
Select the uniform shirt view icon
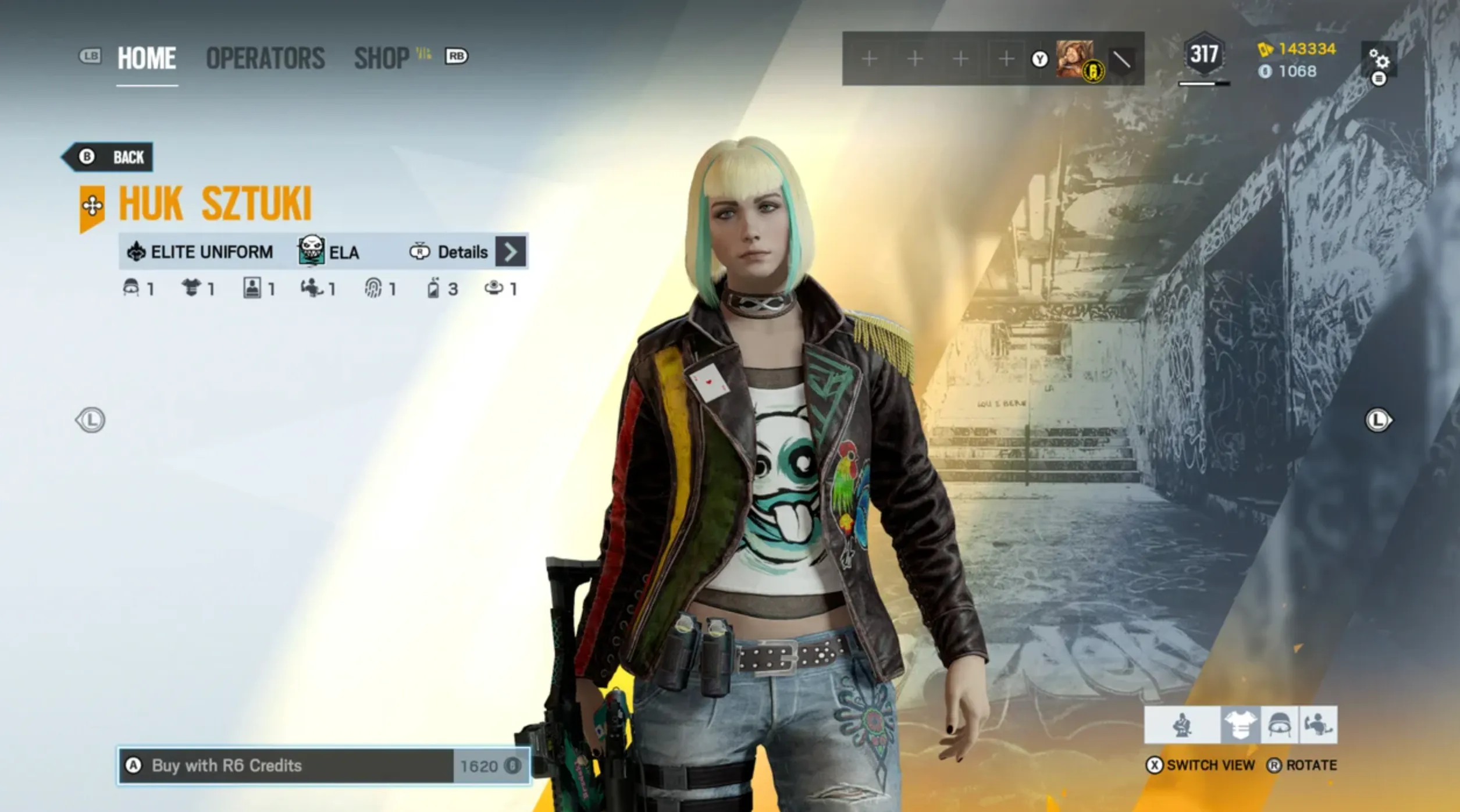pyautogui.click(x=1240, y=725)
